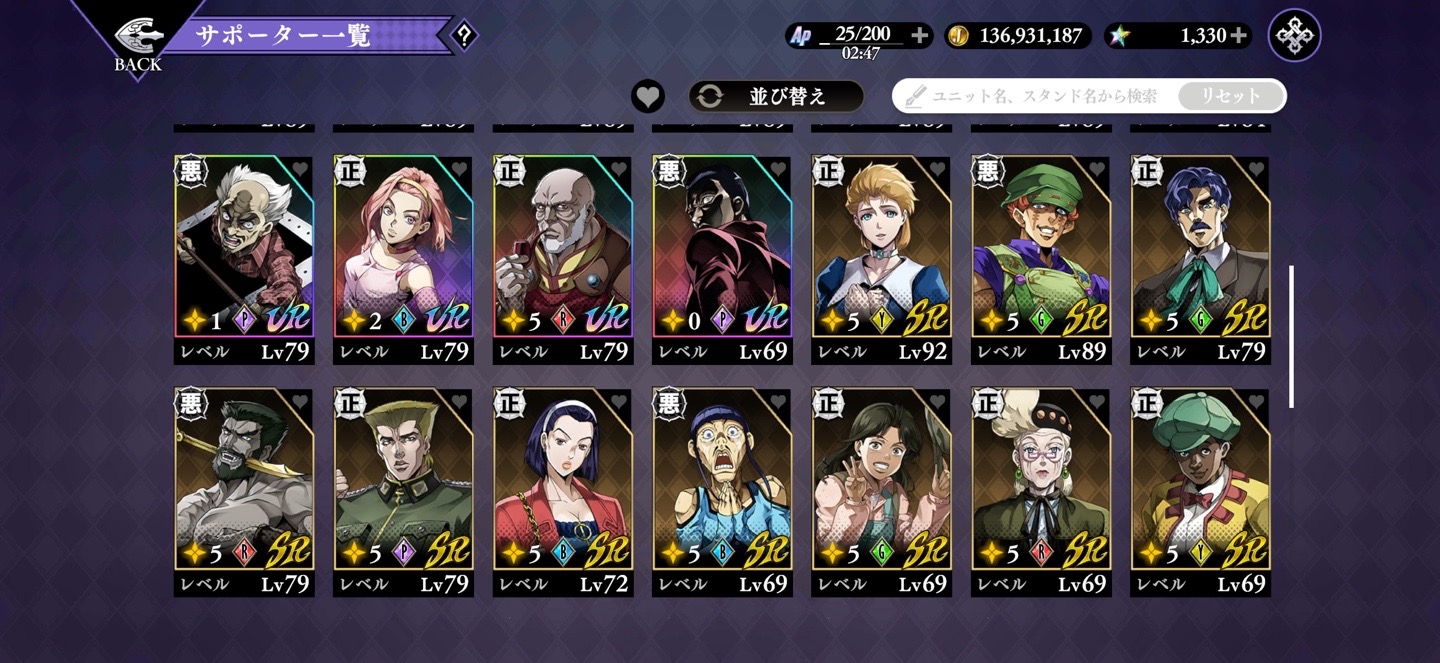The image size is (1440, 663).
Task: Toggle the heart favorites filter
Action: tap(648, 96)
